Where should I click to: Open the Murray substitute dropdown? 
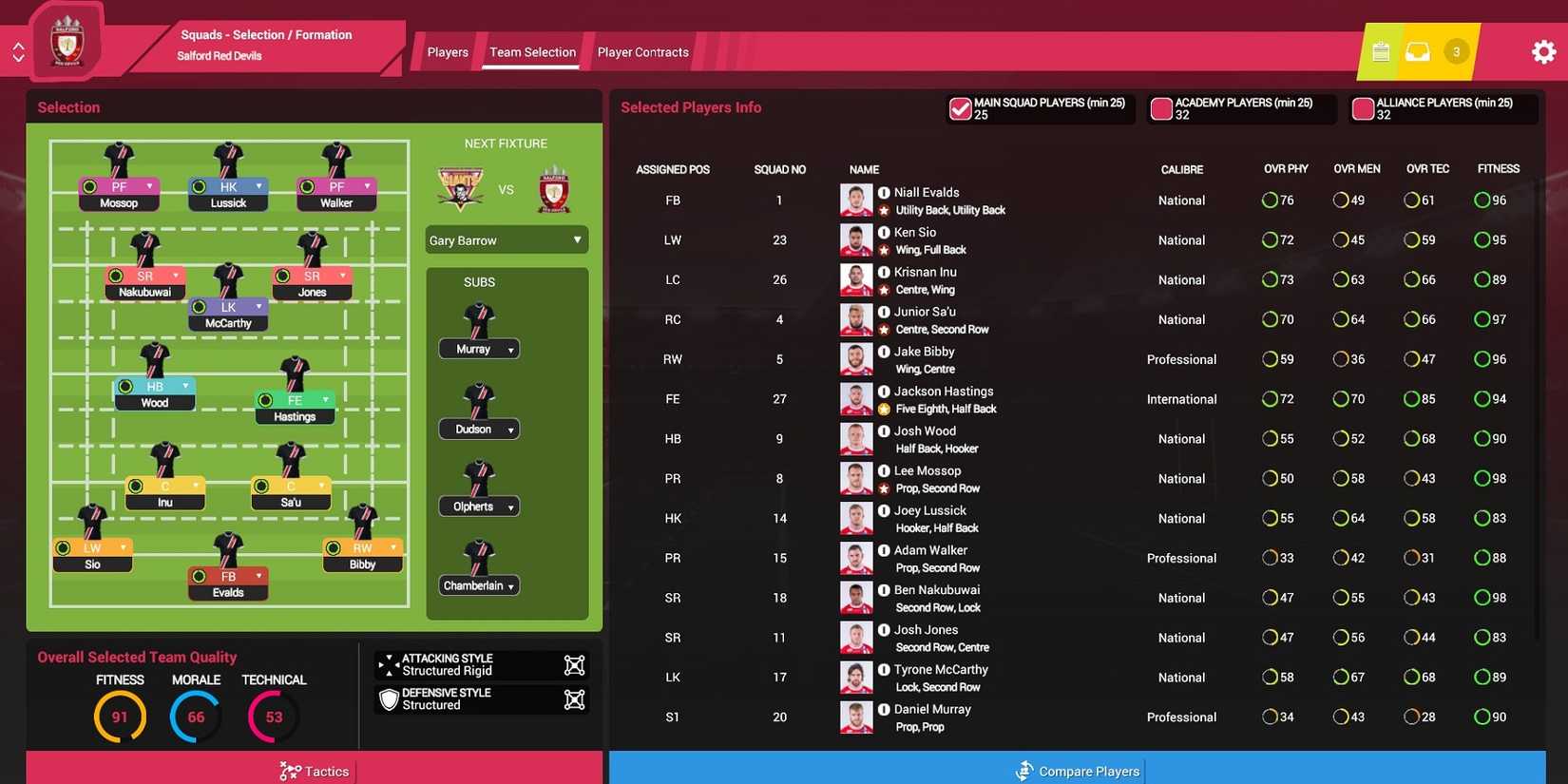pos(478,348)
